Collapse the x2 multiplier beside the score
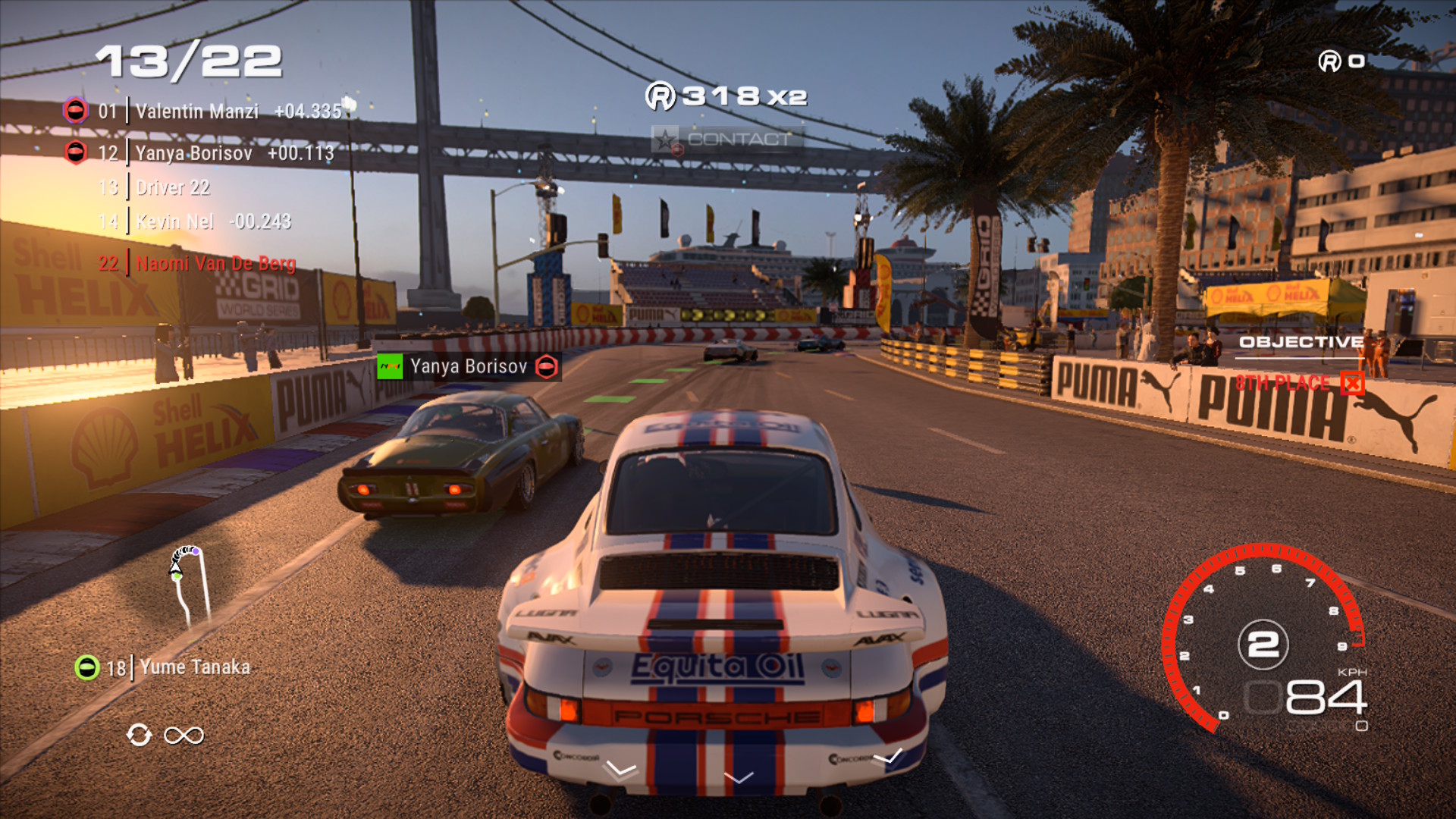This screenshot has height=819, width=1456. pyautogui.click(x=789, y=96)
